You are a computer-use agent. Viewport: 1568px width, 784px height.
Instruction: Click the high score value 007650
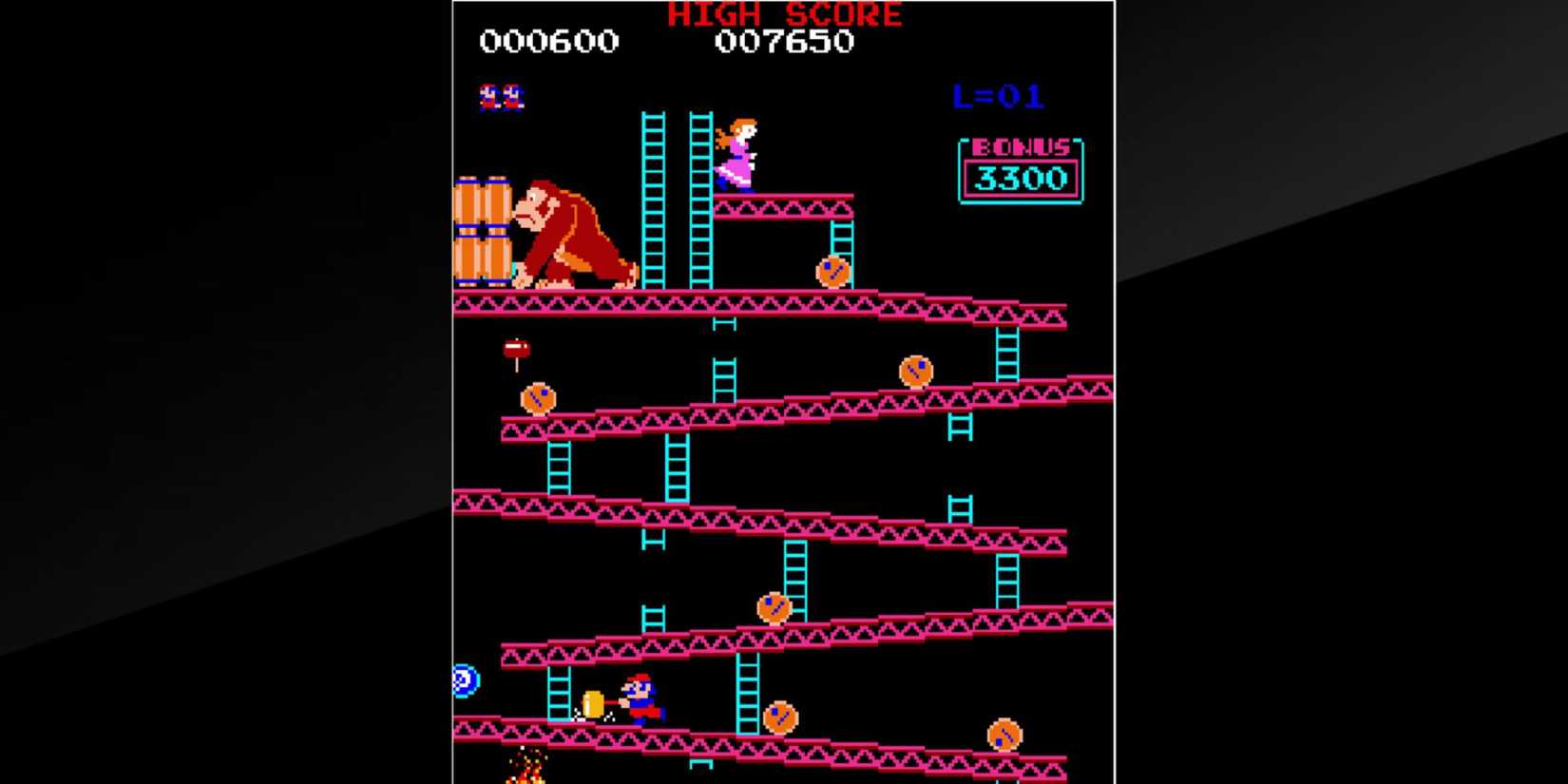pos(787,42)
